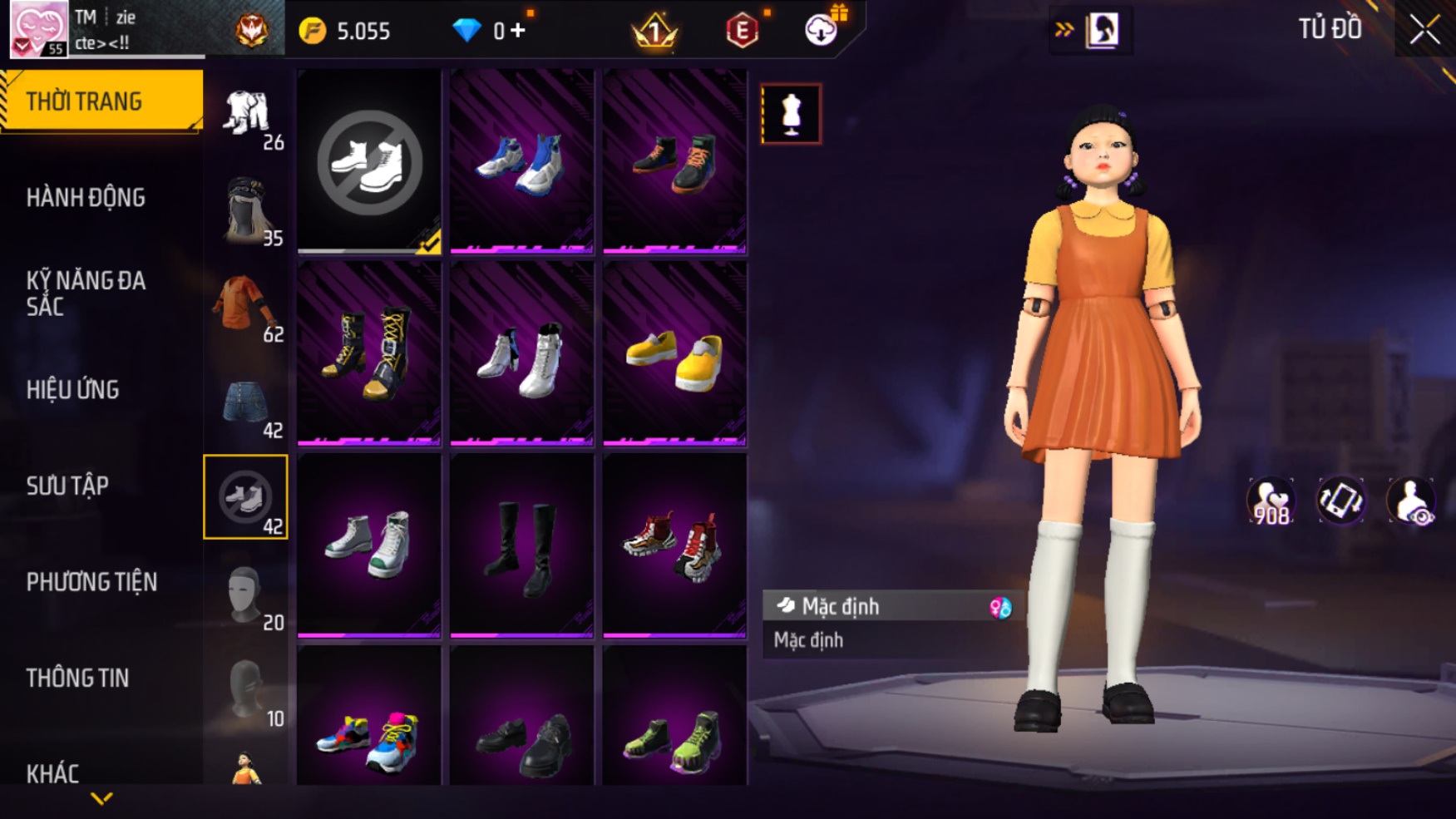Go to the SƯU TẬP tab

[x=67, y=486]
